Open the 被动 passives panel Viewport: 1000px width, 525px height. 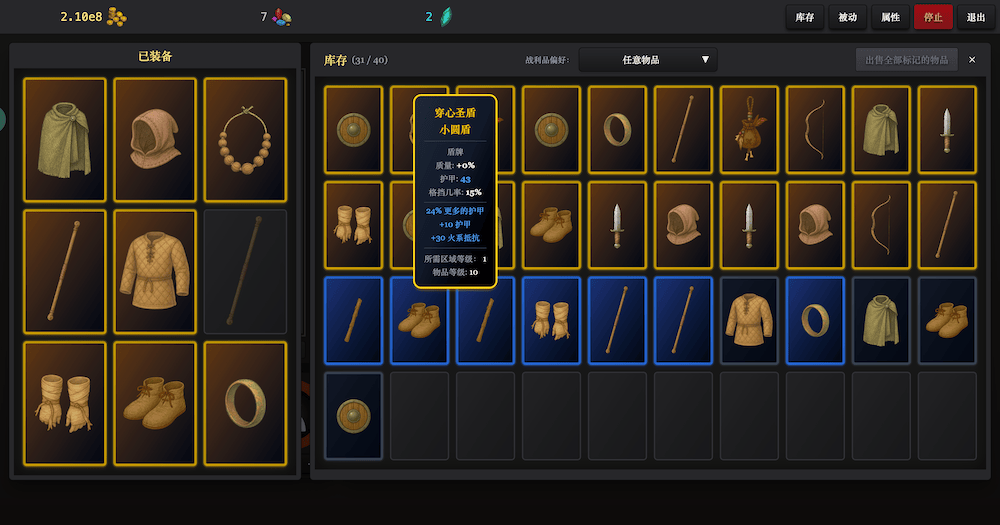(x=847, y=17)
